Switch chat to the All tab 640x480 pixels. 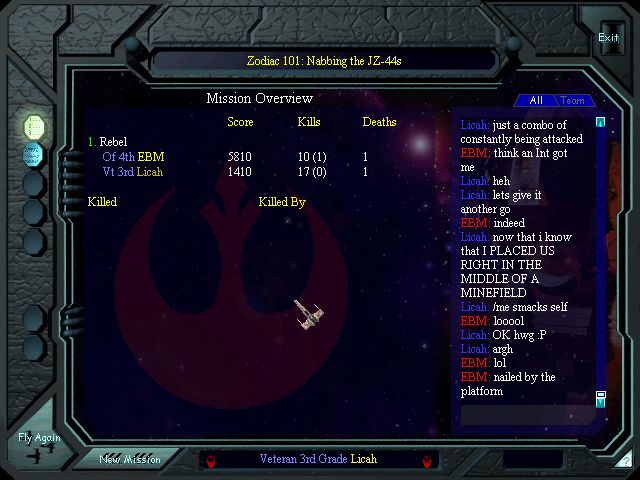tap(536, 101)
